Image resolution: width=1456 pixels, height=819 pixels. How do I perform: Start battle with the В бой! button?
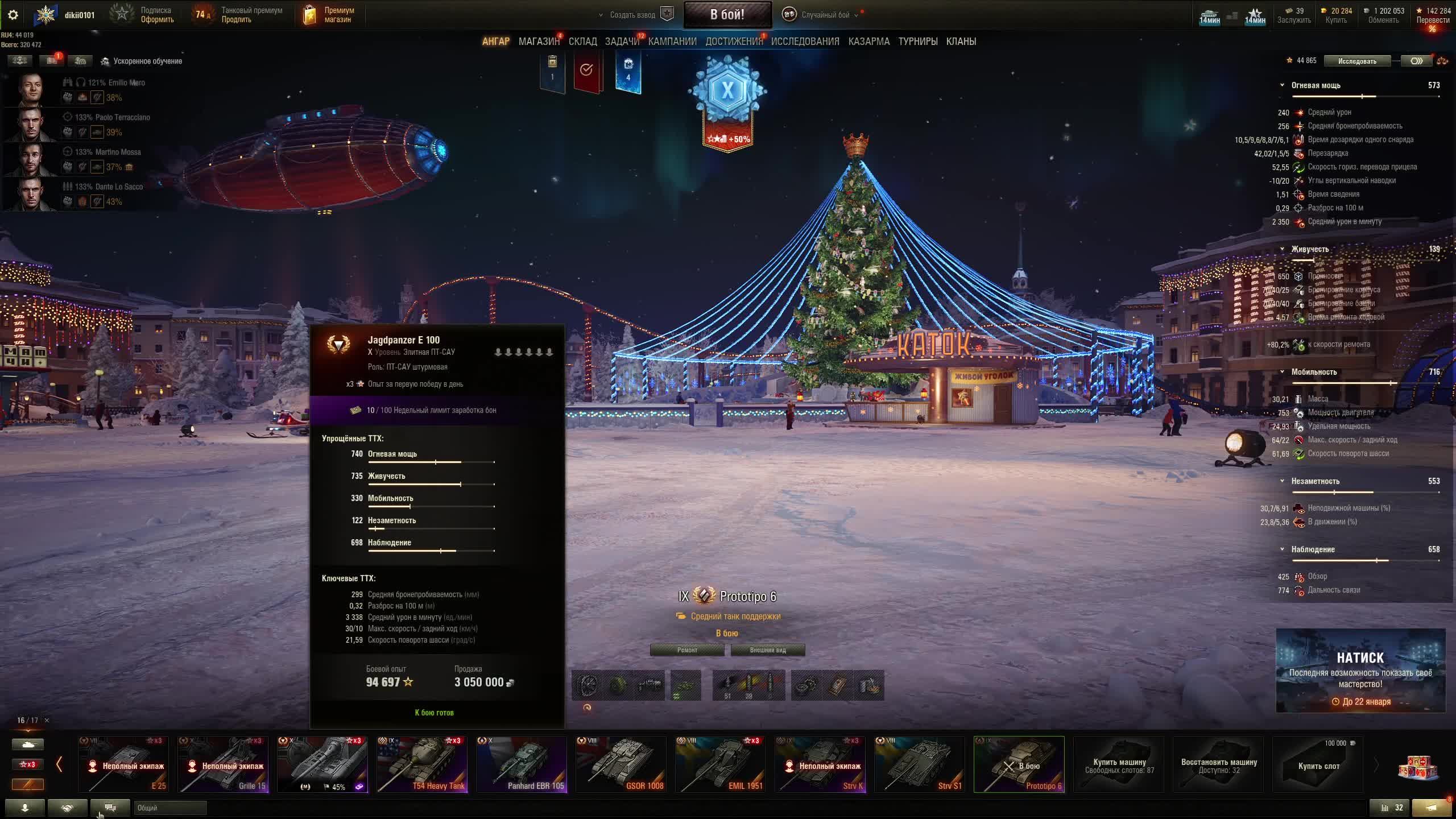pyautogui.click(x=727, y=15)
